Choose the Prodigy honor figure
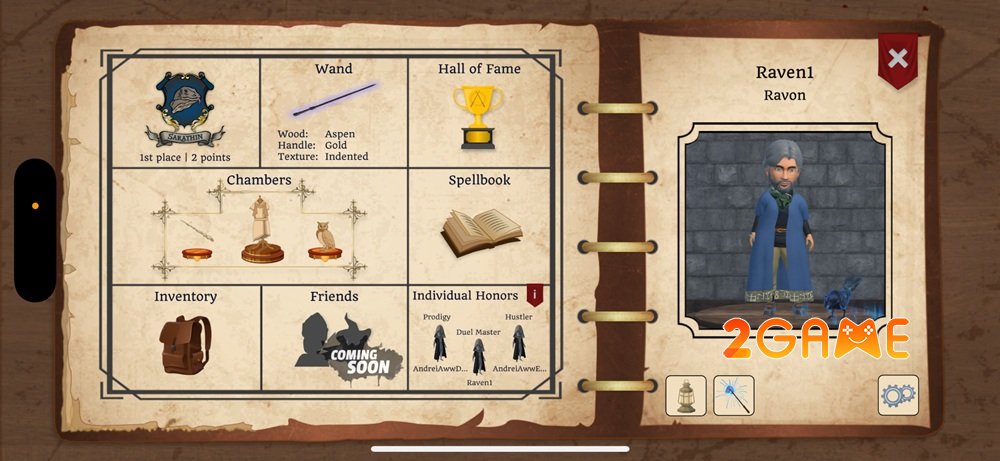The image size is (1000, 461). [438, 343]
